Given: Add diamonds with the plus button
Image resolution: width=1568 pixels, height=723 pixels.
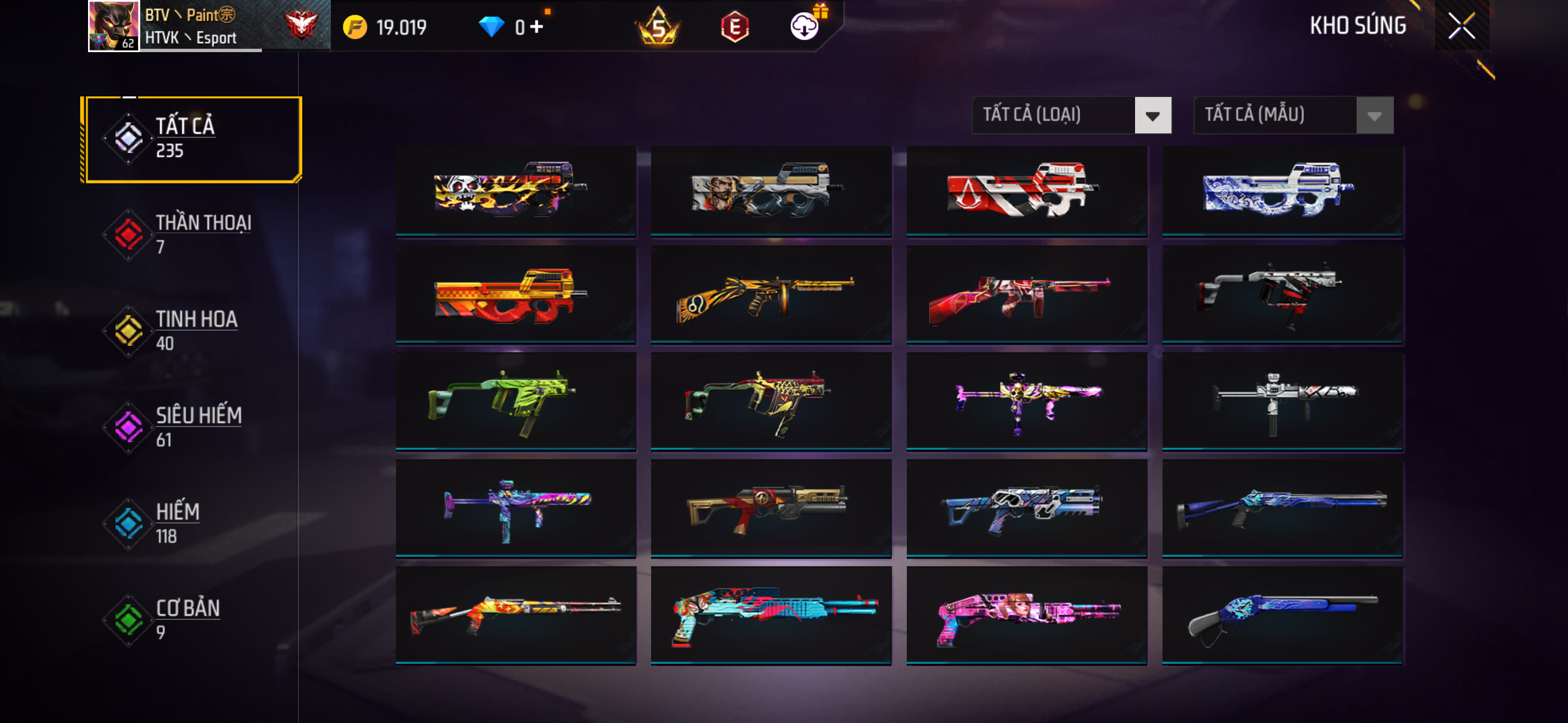Looking at the screenshot, I should pyautogui.click(x=536, y=27).
